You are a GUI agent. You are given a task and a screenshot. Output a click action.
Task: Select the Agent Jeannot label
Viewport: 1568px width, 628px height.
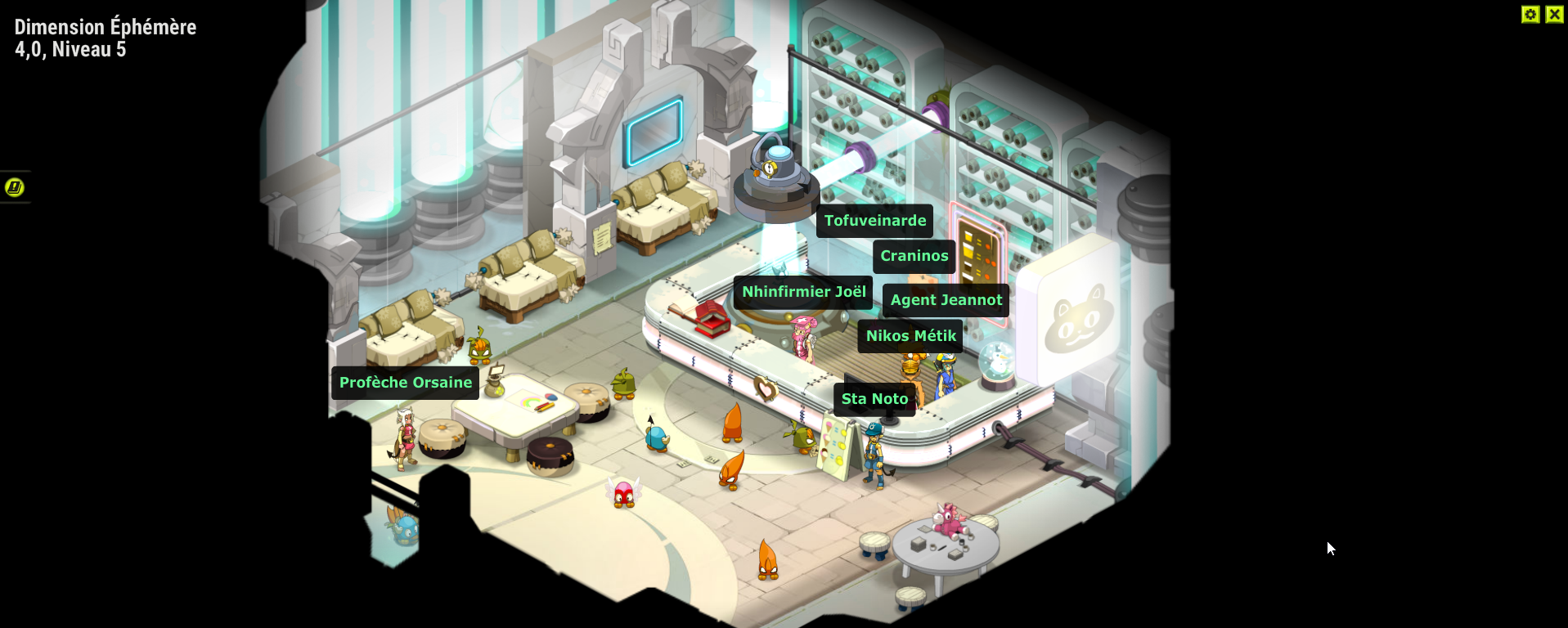click(x=945, y=300)
